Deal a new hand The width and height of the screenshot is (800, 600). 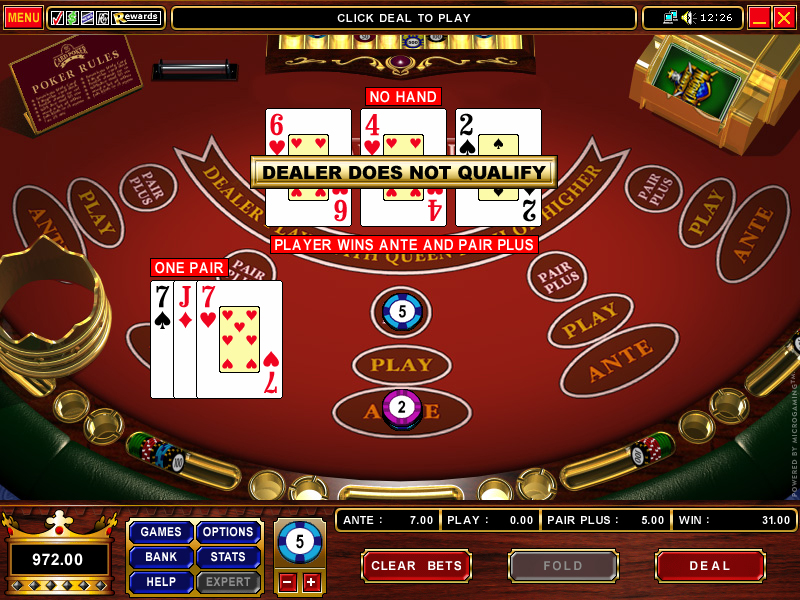[710, 566]
